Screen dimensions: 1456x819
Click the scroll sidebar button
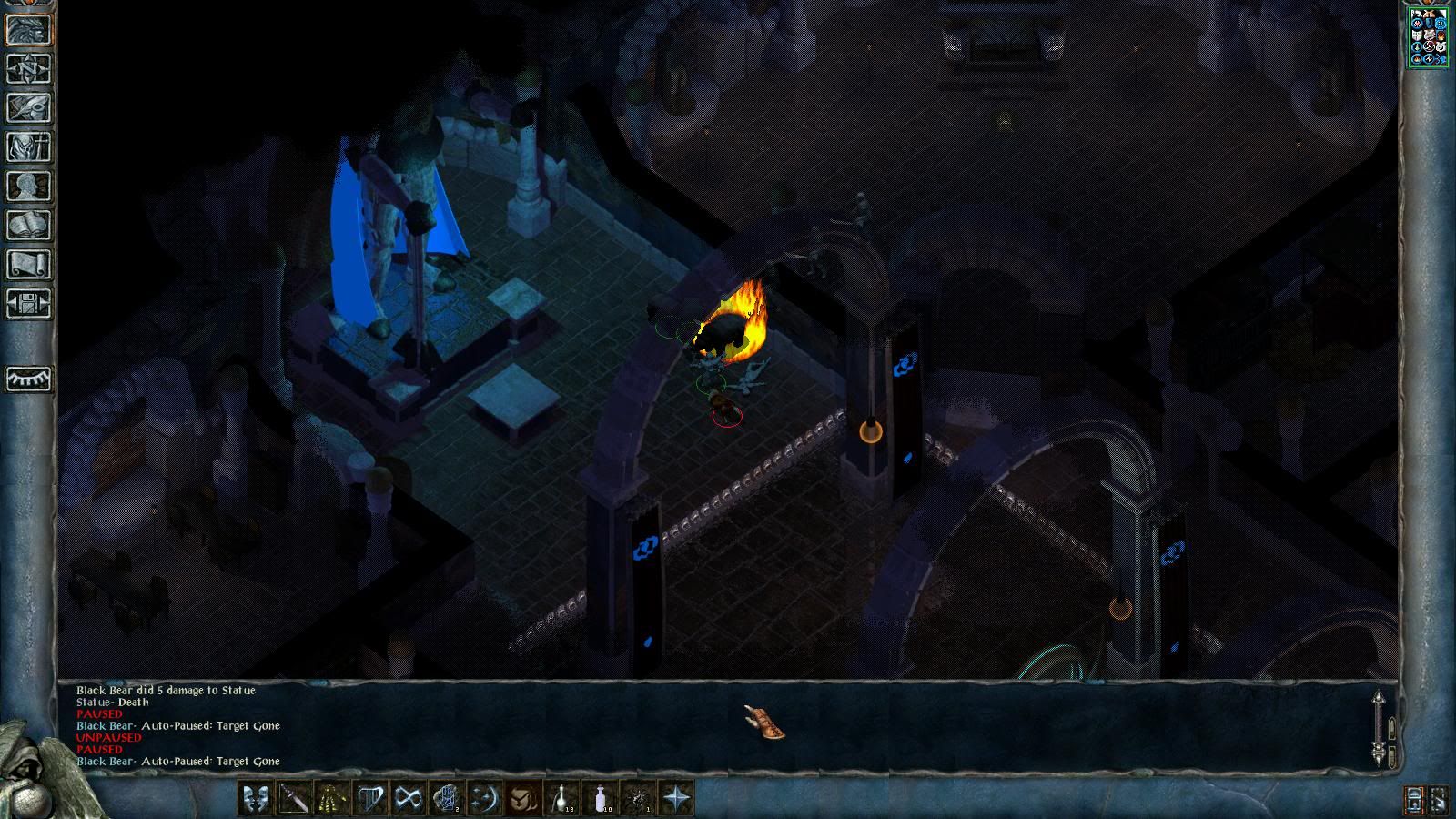(x=28, y=265)
